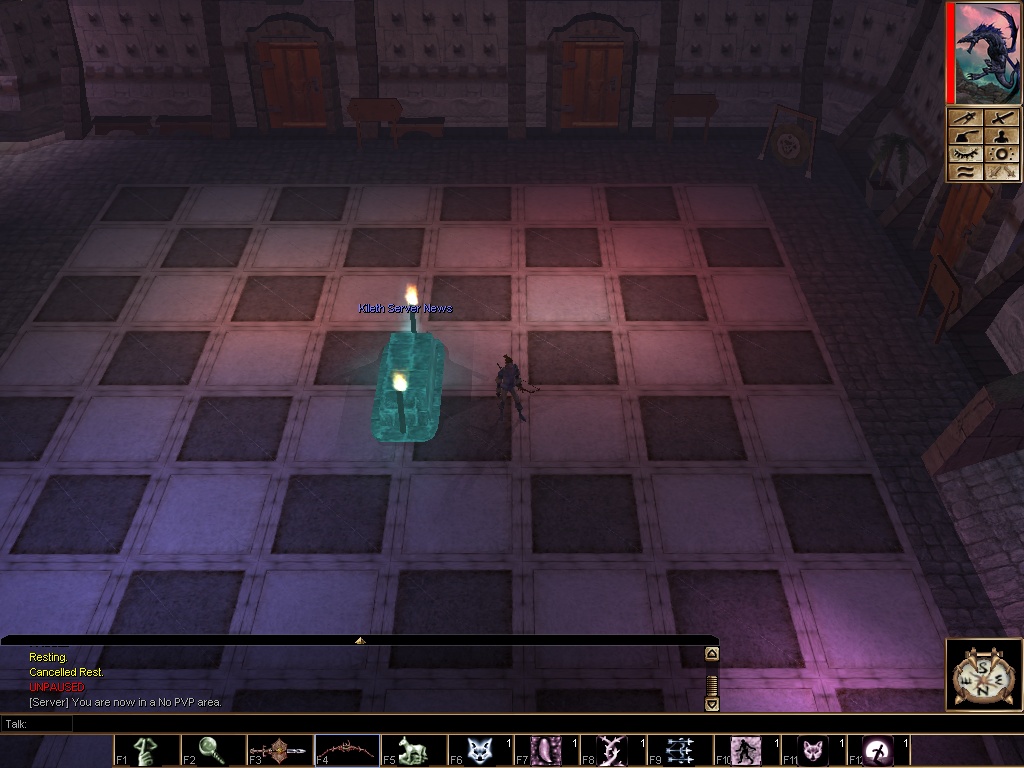Select the F4 bow quickslot

pyautogui.click(x=347, y=751)
